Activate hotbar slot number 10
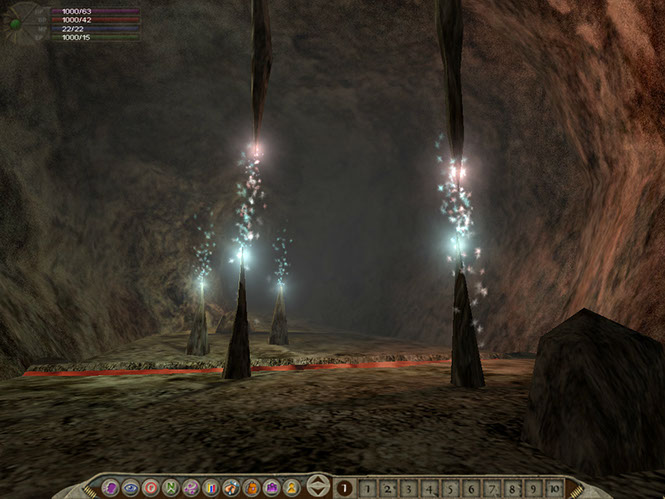Screen dimensions: 665x499 click(553, 488)
